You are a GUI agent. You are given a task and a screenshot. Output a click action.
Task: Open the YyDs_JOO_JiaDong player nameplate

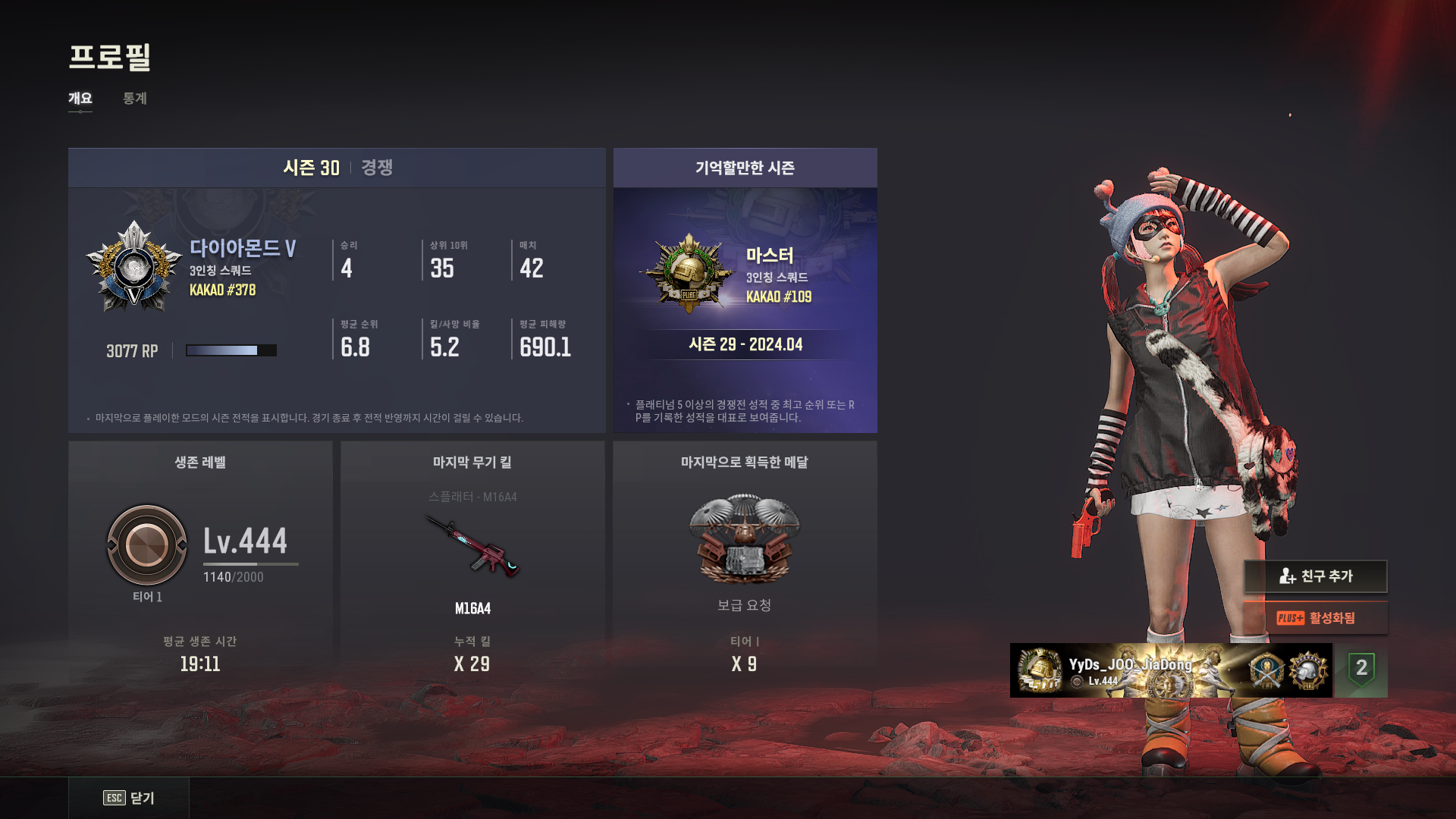pos(1171,670)
